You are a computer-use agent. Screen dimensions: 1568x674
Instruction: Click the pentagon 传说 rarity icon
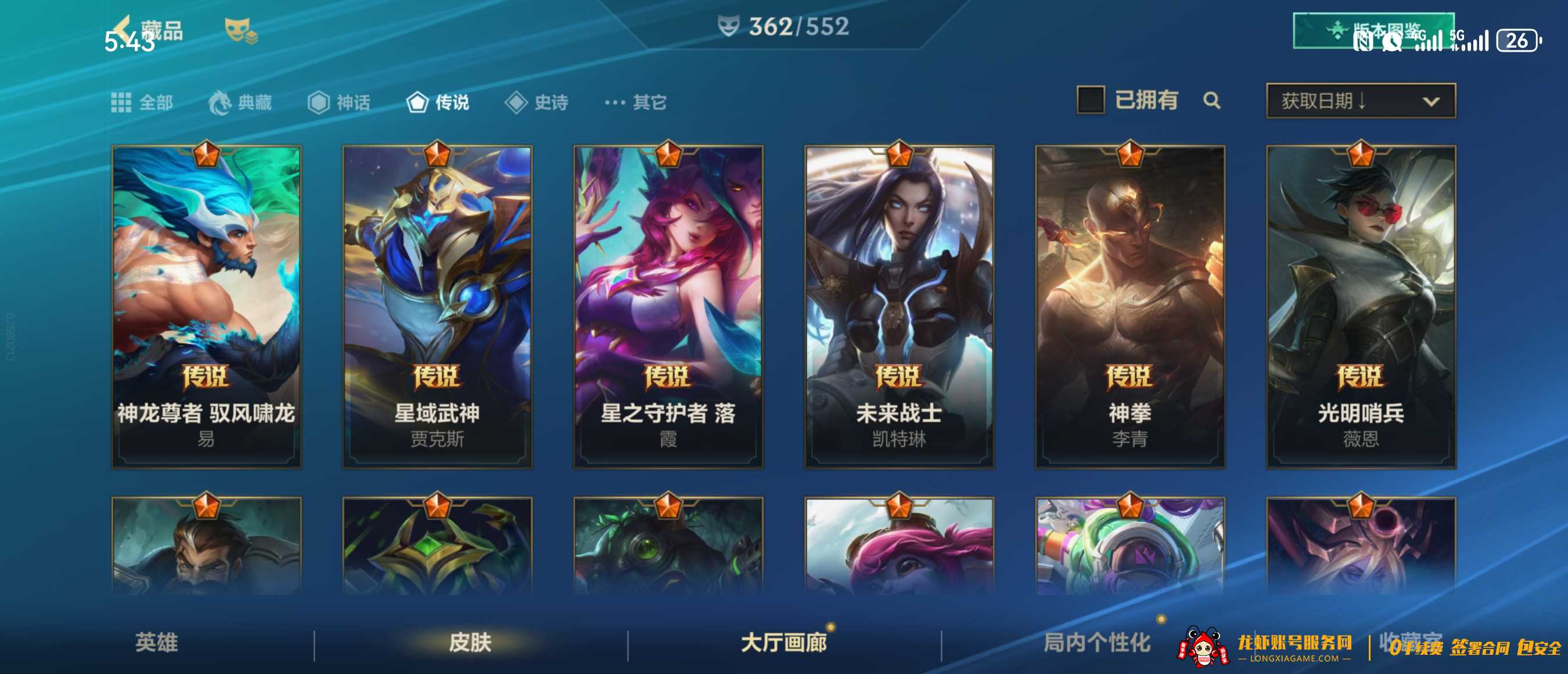[x=417, y=102]
